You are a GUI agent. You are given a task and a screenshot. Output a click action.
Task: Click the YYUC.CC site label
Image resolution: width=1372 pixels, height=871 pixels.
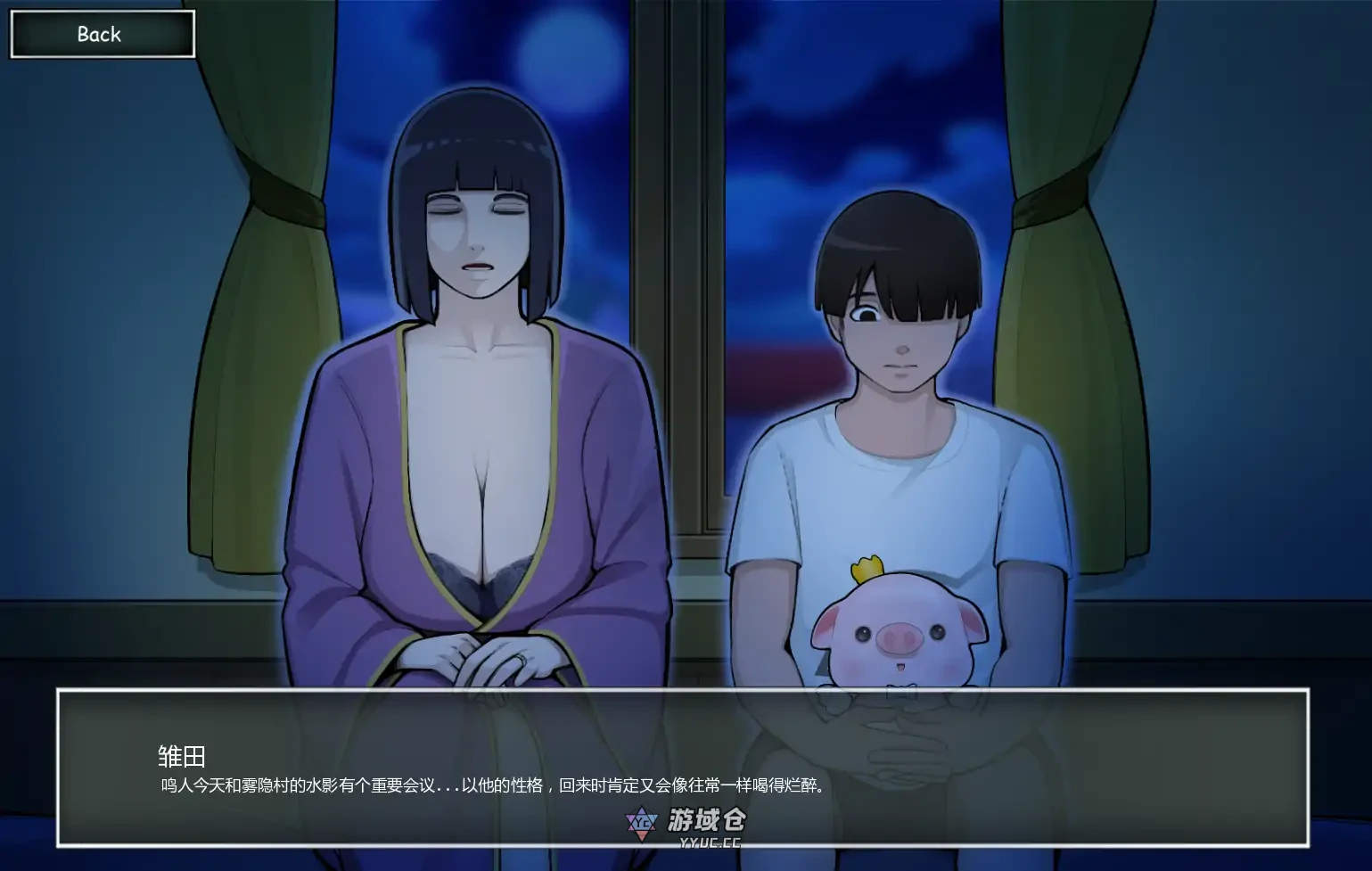click(x=711, y=842)
